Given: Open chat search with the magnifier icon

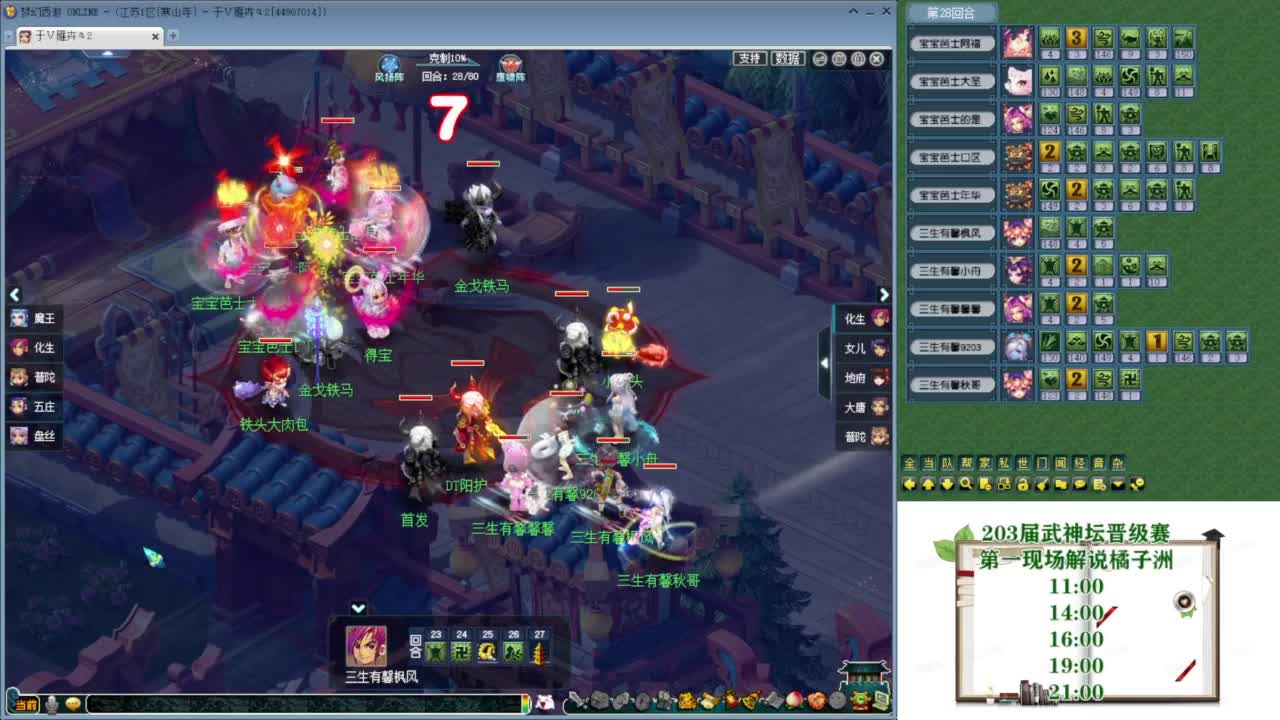Looking at the screenshot, I should 966,486.
